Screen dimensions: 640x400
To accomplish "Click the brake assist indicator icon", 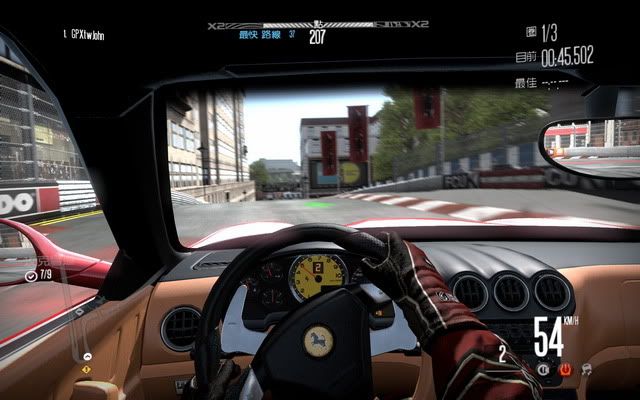I will tap(543, 369).
